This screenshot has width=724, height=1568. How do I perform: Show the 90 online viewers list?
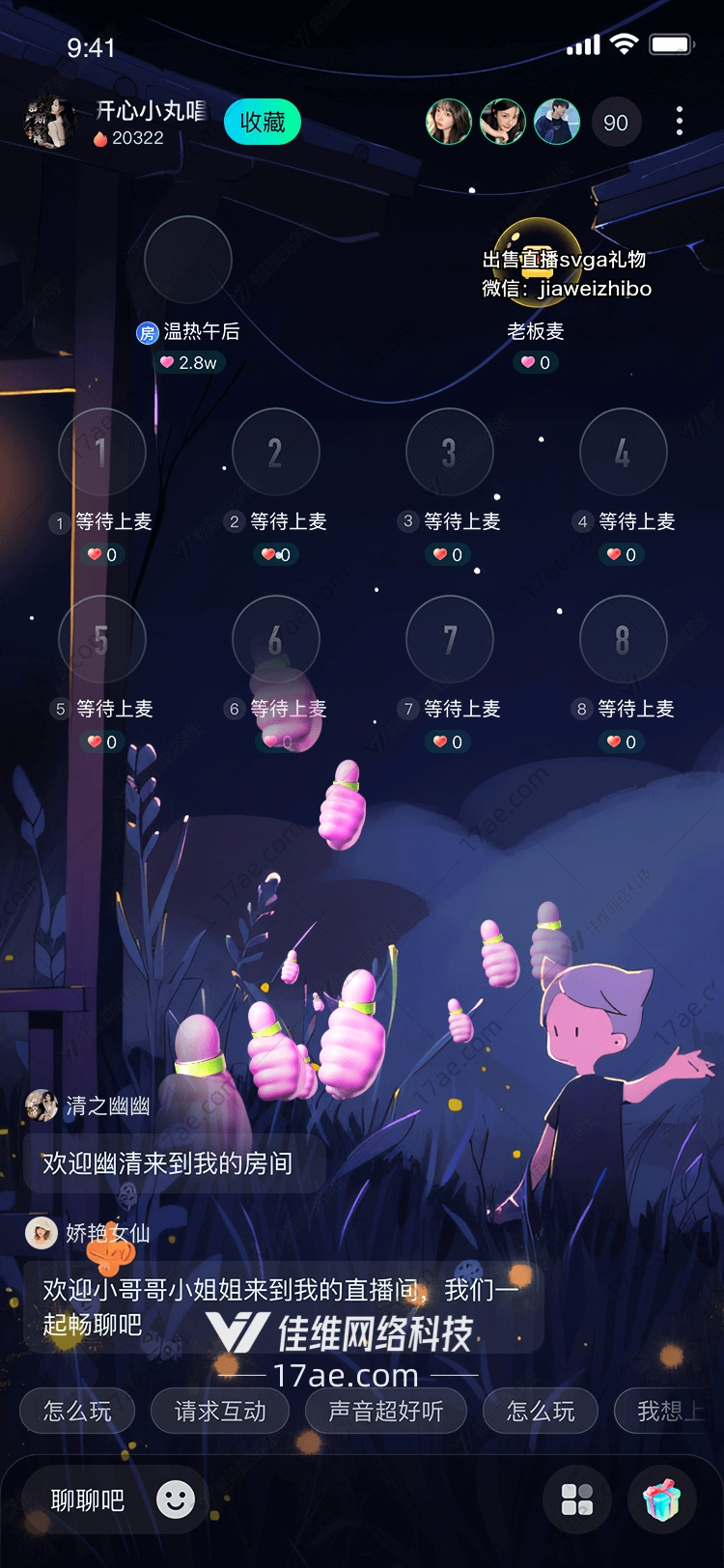[x=616, y=123]
